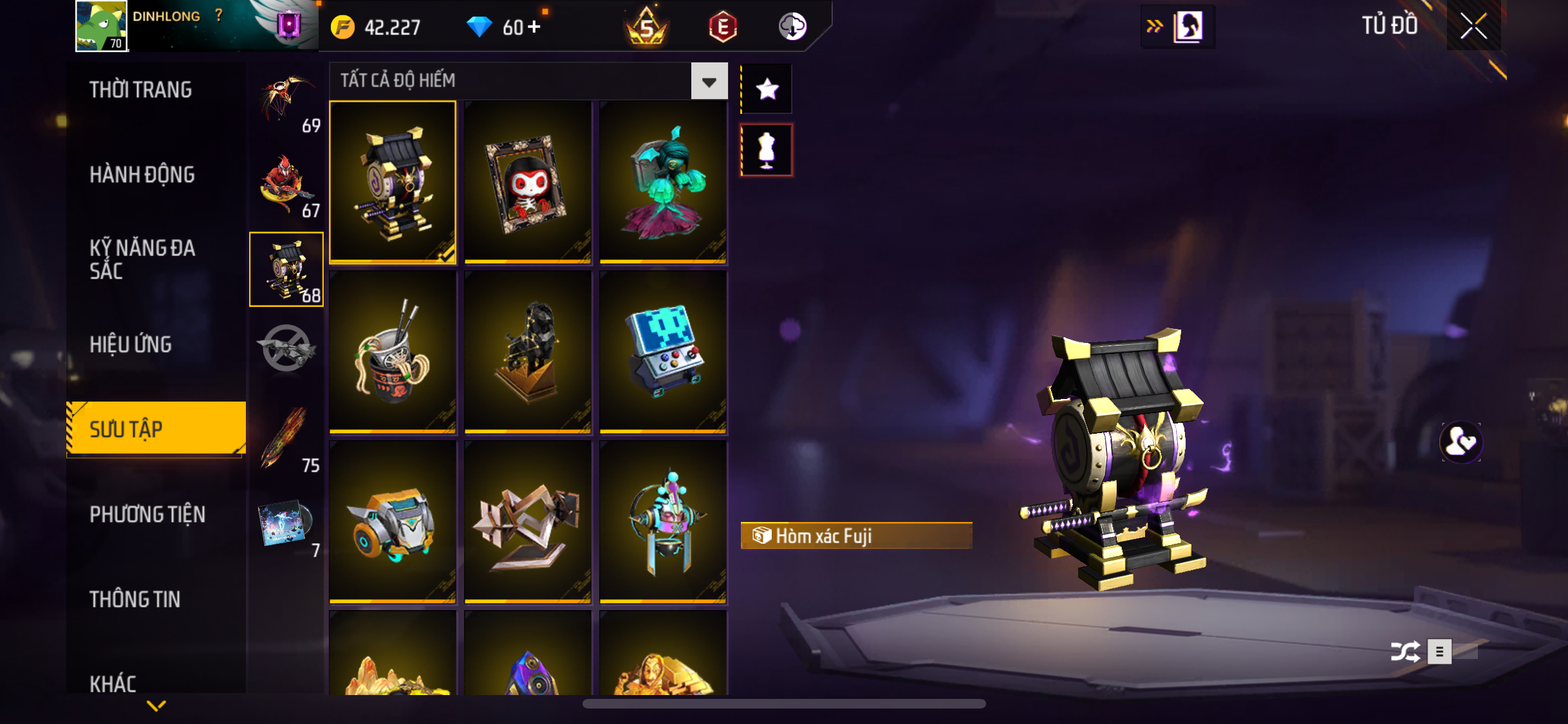Select the red skull portrait loot box
The image size is (1568, 724).
(528, 182)
